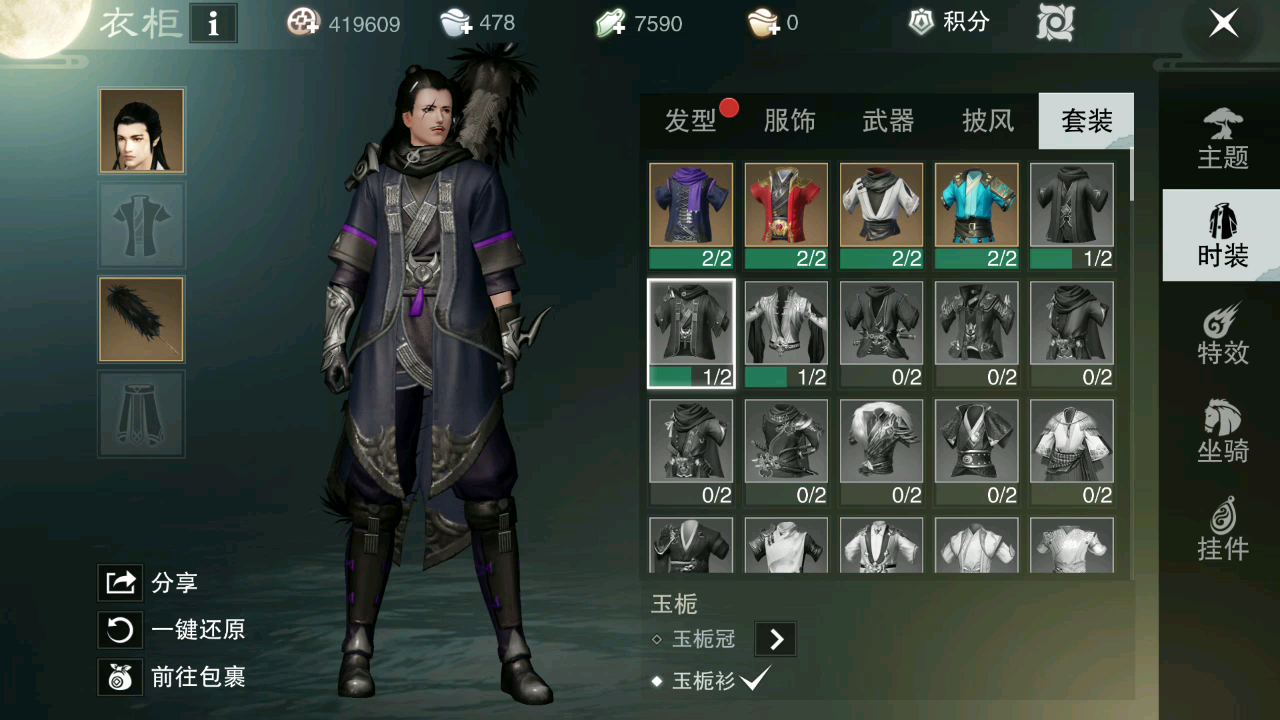Switch to the 发型 hairstyle tab

[x=690, y=121]
